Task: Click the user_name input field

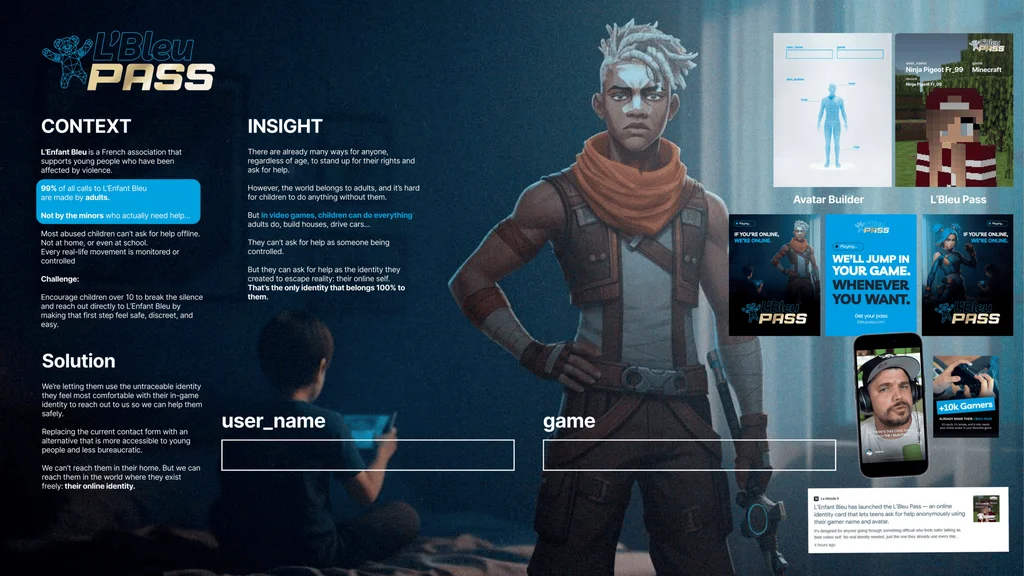Action: [x=367, y=455]
